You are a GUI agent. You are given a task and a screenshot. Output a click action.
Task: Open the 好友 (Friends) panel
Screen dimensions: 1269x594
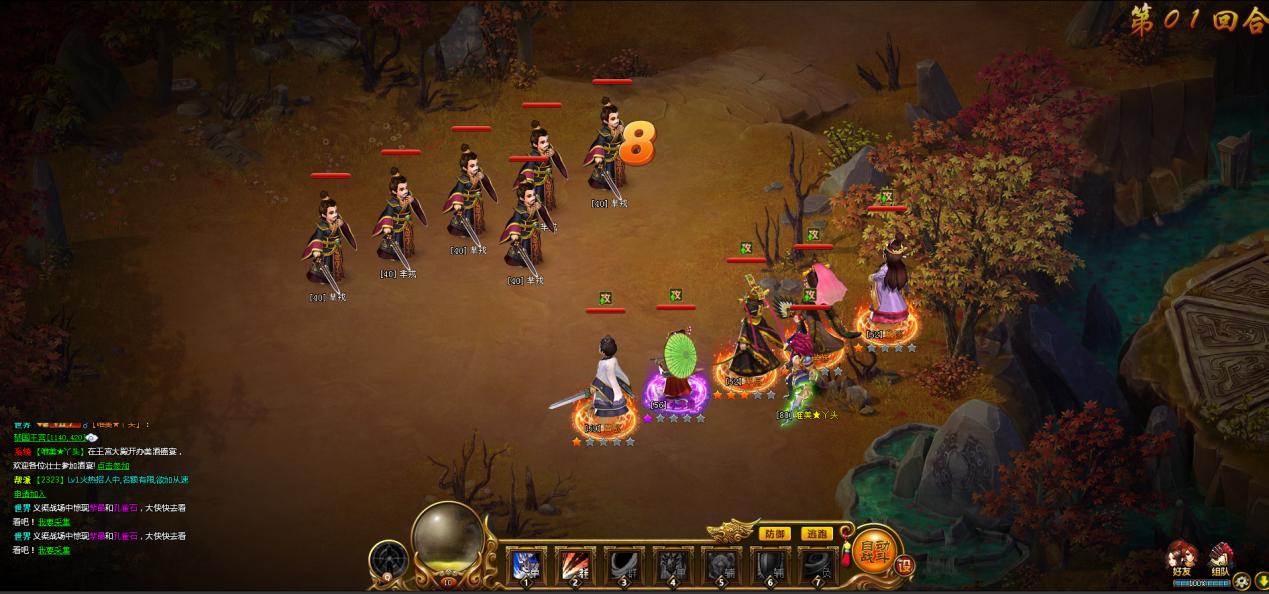1184,560
